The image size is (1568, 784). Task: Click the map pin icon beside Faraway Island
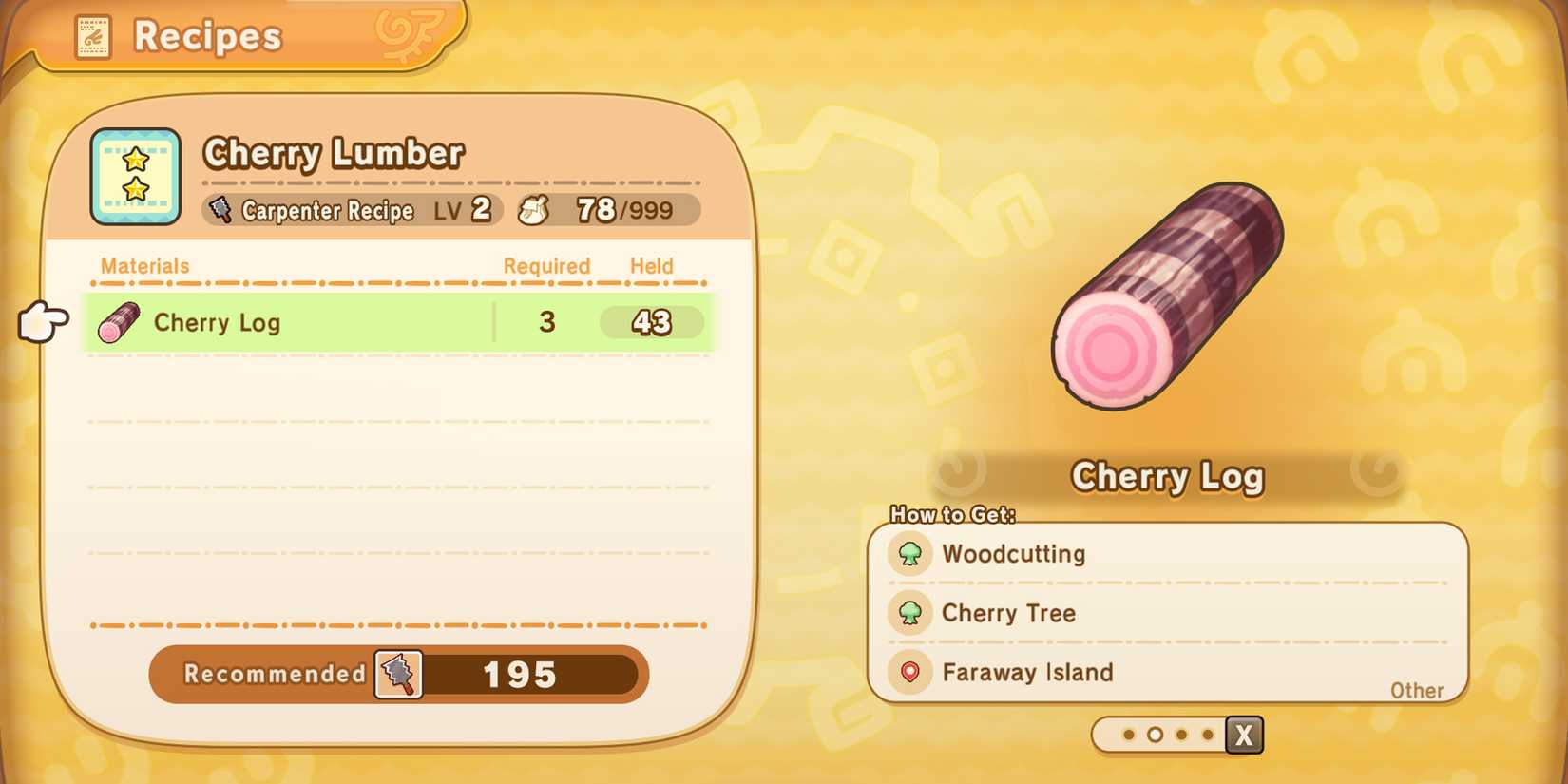(x=910, y=673)
